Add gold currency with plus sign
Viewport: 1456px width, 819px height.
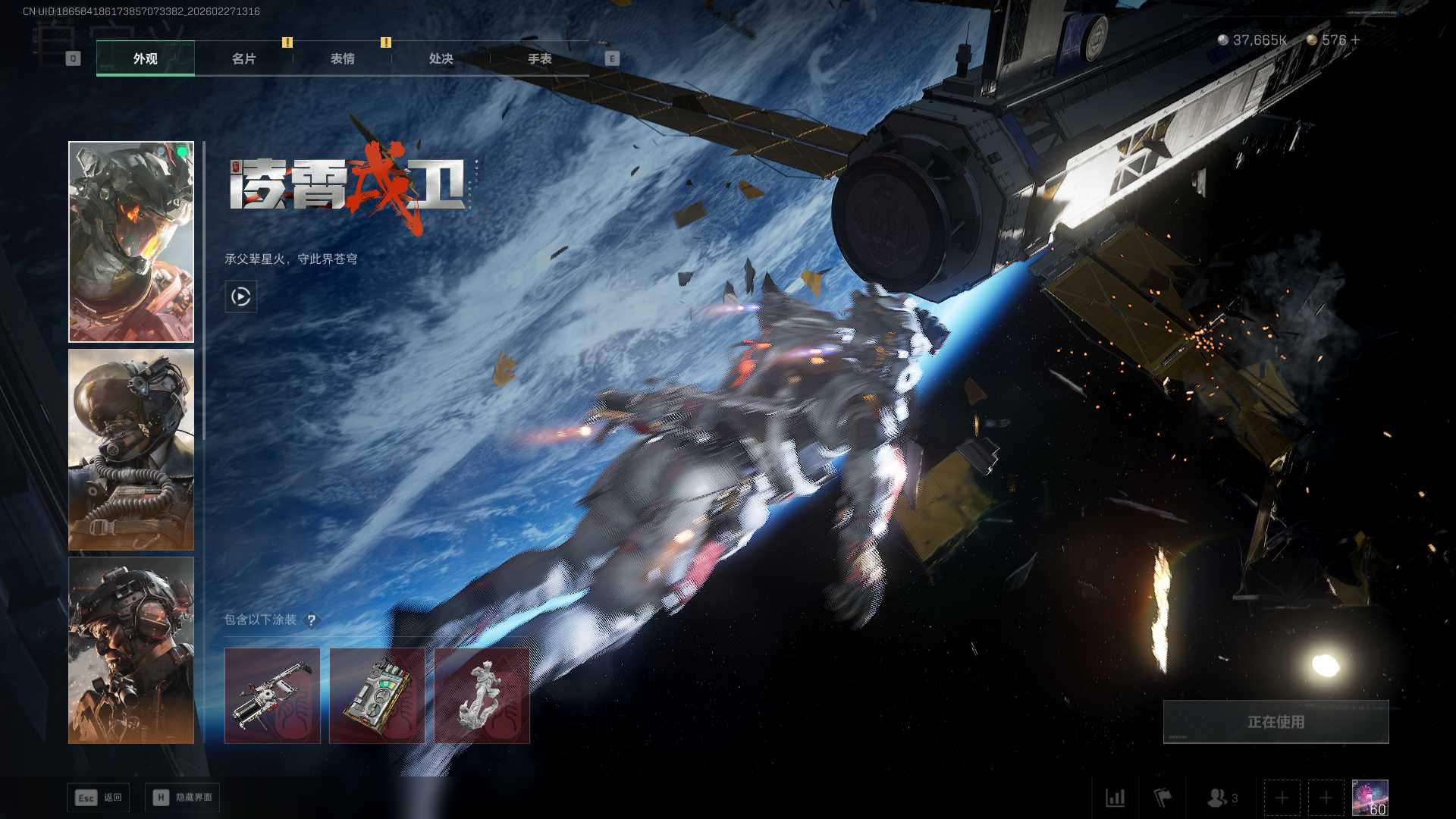click(x=1355, y=39)
